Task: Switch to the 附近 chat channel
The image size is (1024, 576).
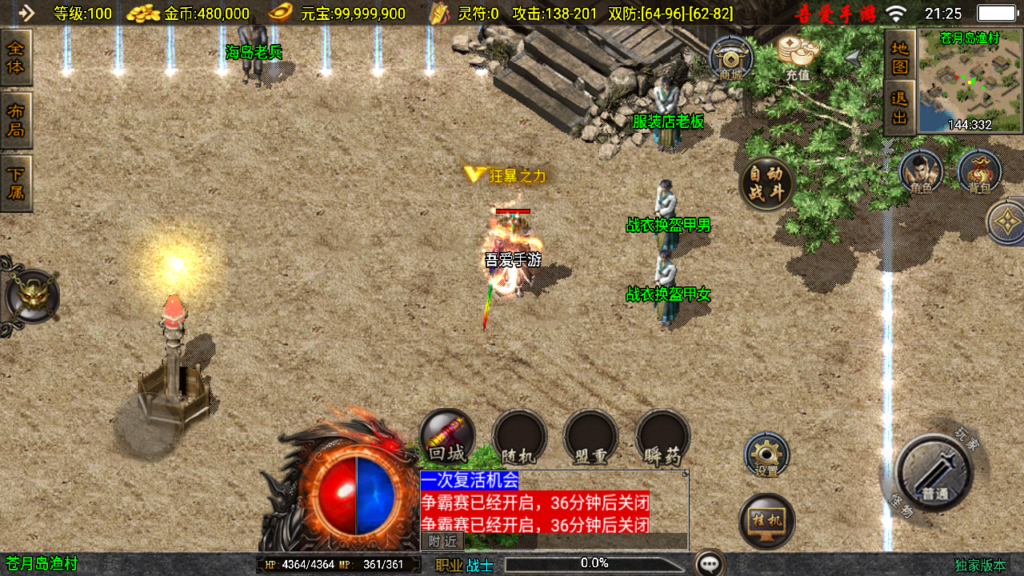Action: (x=442, y=541)
